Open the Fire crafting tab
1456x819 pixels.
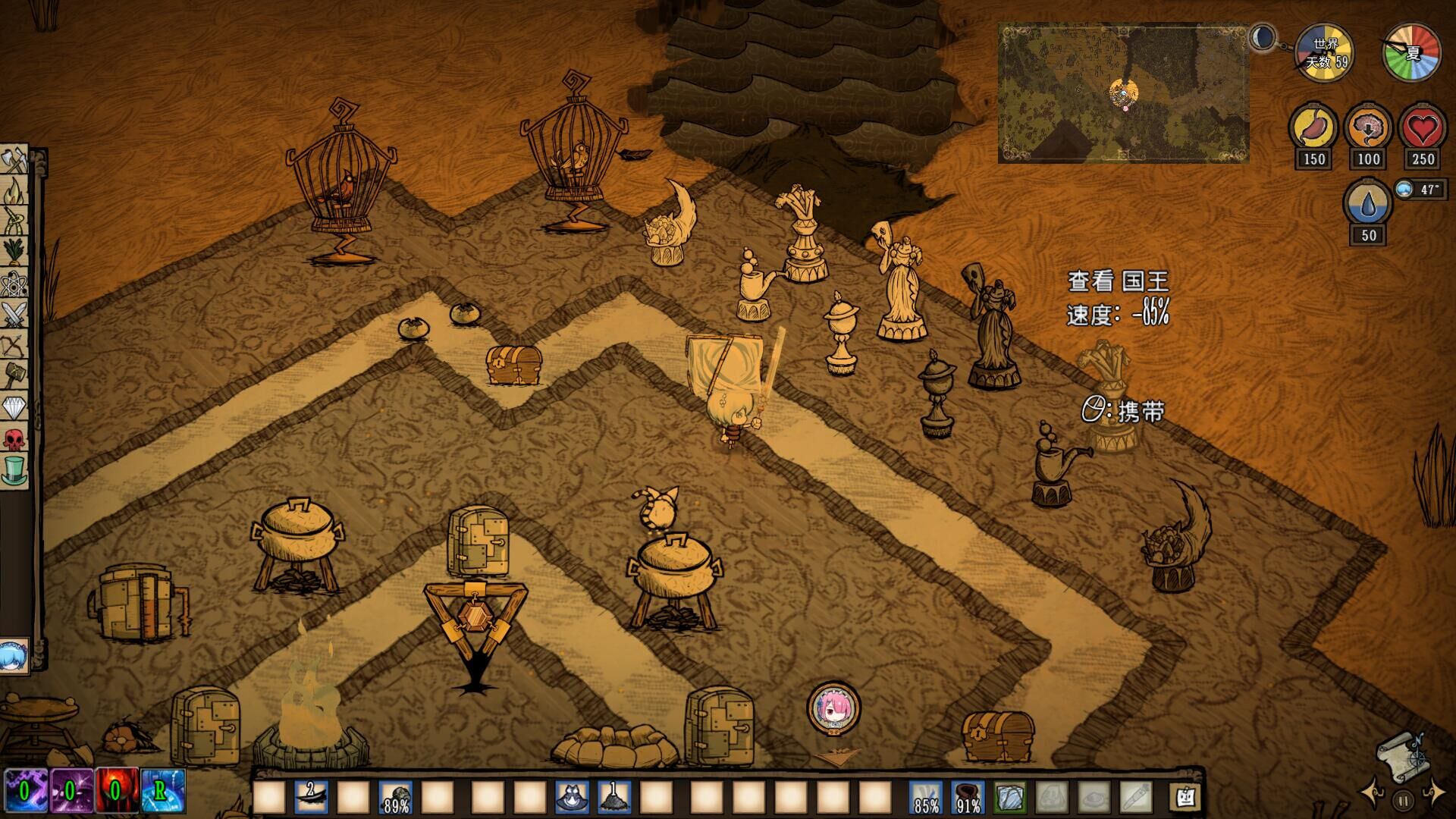(14, 191)
